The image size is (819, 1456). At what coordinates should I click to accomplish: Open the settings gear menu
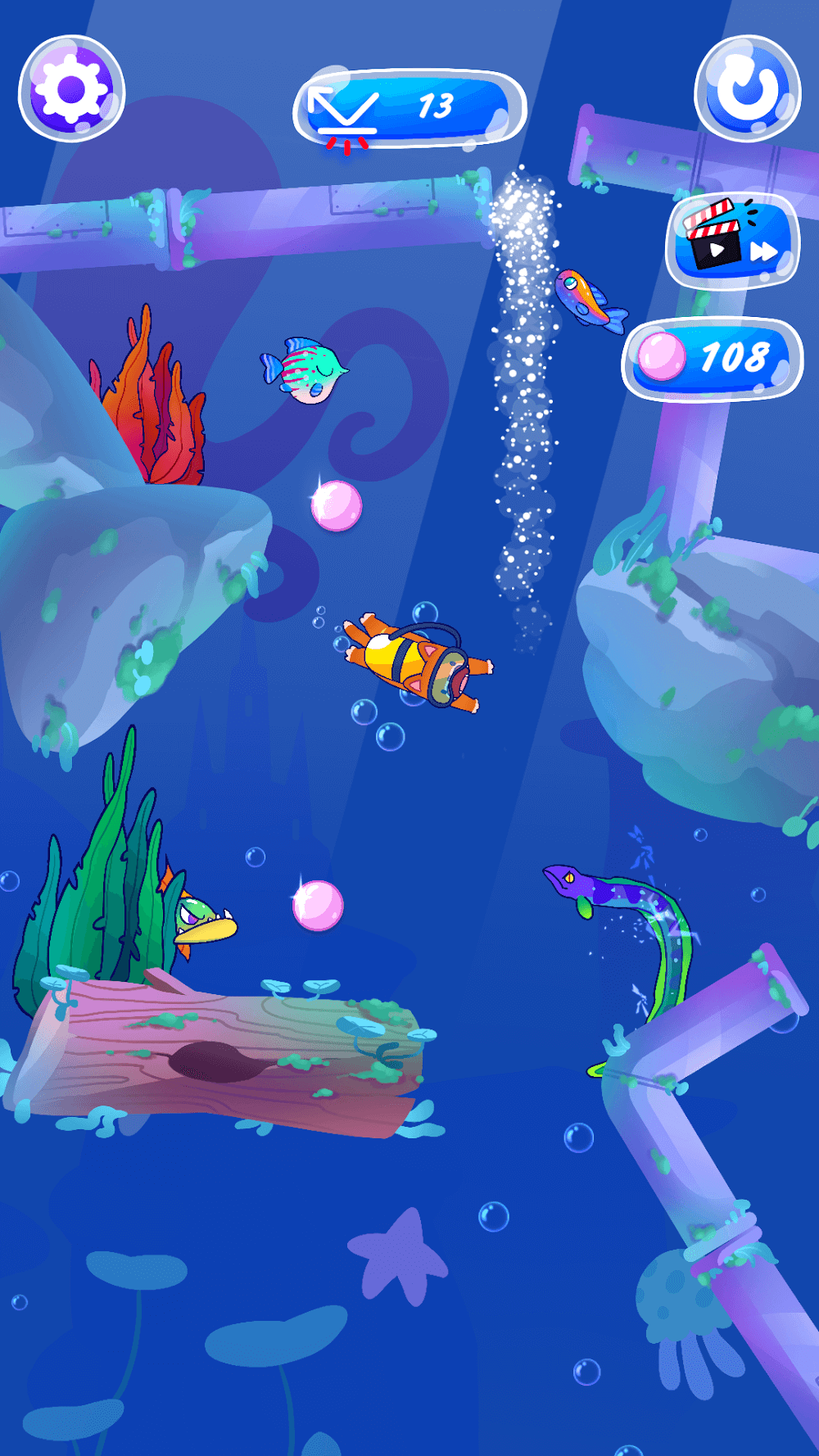click(72, 89)
